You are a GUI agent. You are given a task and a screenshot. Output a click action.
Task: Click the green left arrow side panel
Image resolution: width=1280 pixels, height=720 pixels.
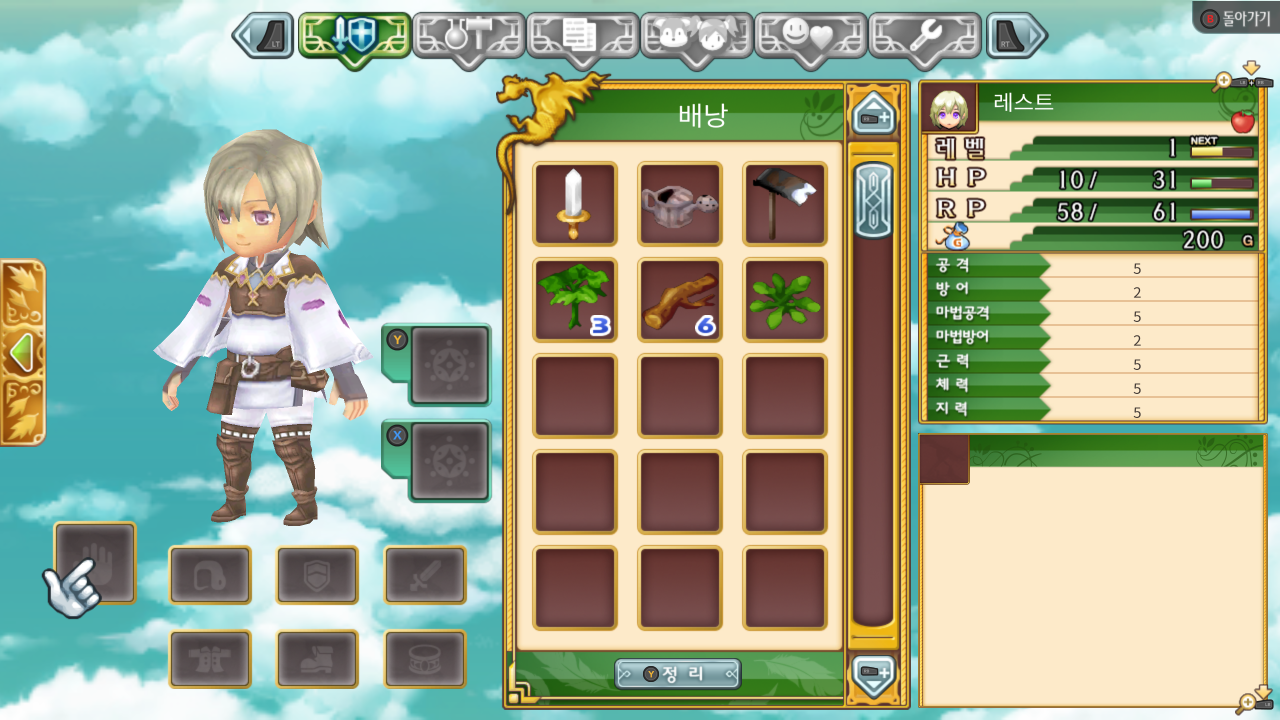tap(20, 353)
